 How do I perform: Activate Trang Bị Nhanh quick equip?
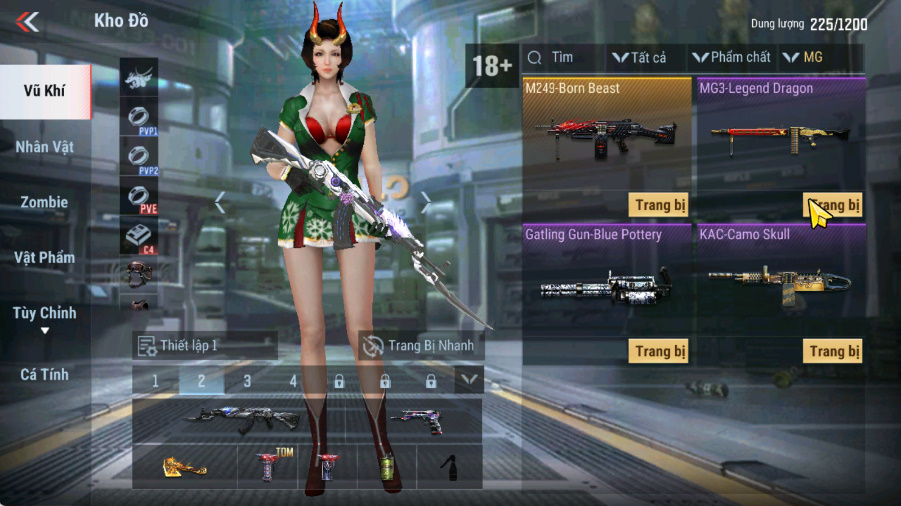[420, 346]
